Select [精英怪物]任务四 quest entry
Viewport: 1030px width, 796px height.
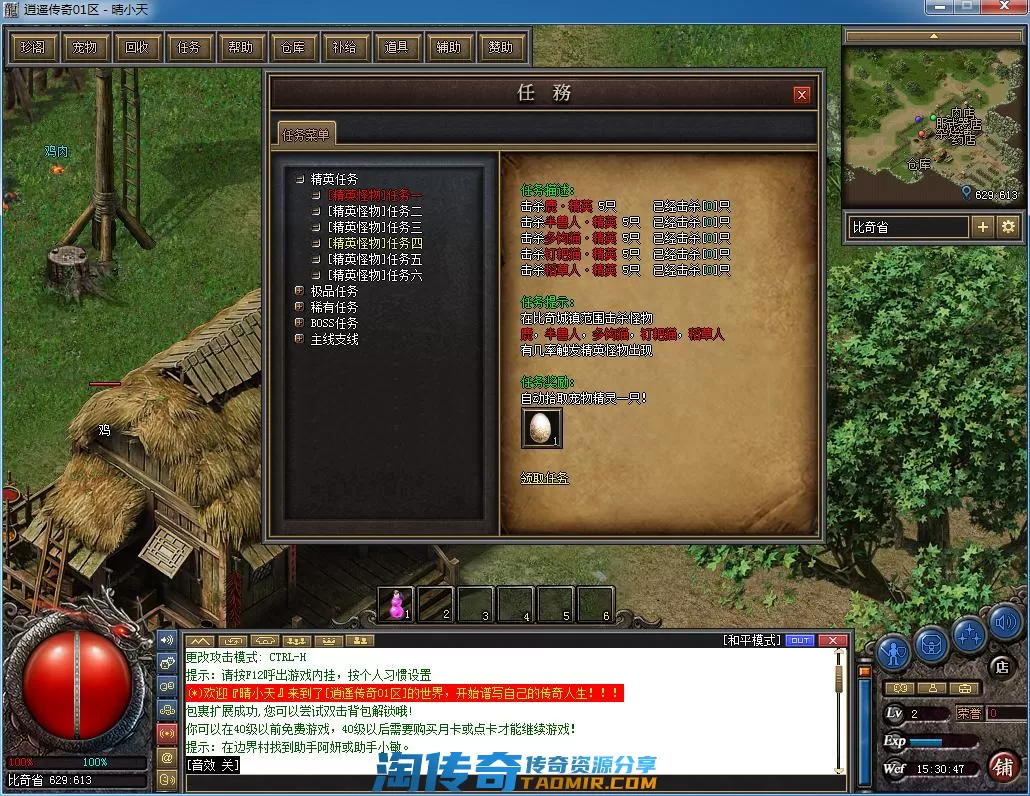[x=375, y=243]
